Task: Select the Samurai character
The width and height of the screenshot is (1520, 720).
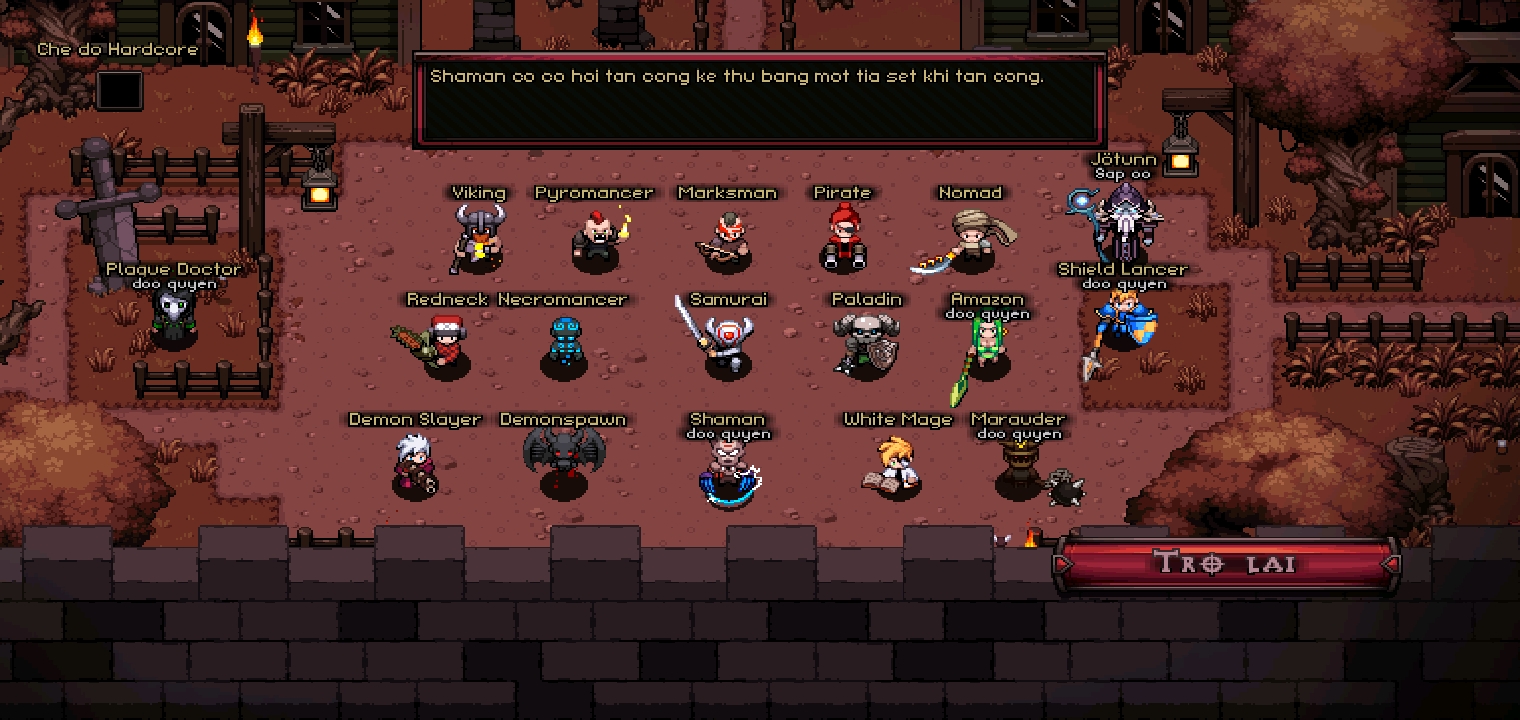Action: pyautogui.click(x=726, y=345)
